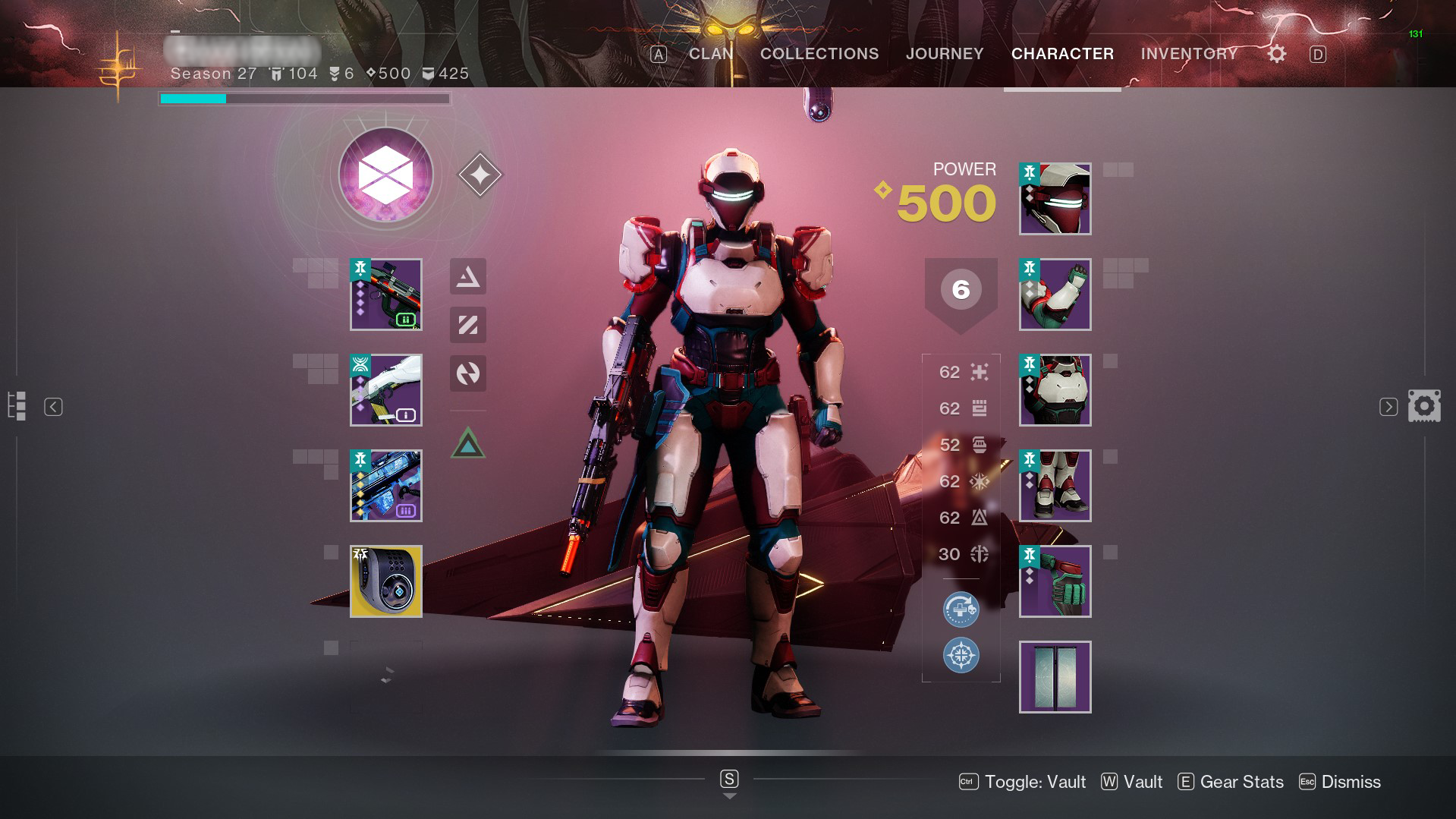This screenshot has height=819, width=1456.
Task: Select the gauntlets armor slot
Action: [1055, 295]
